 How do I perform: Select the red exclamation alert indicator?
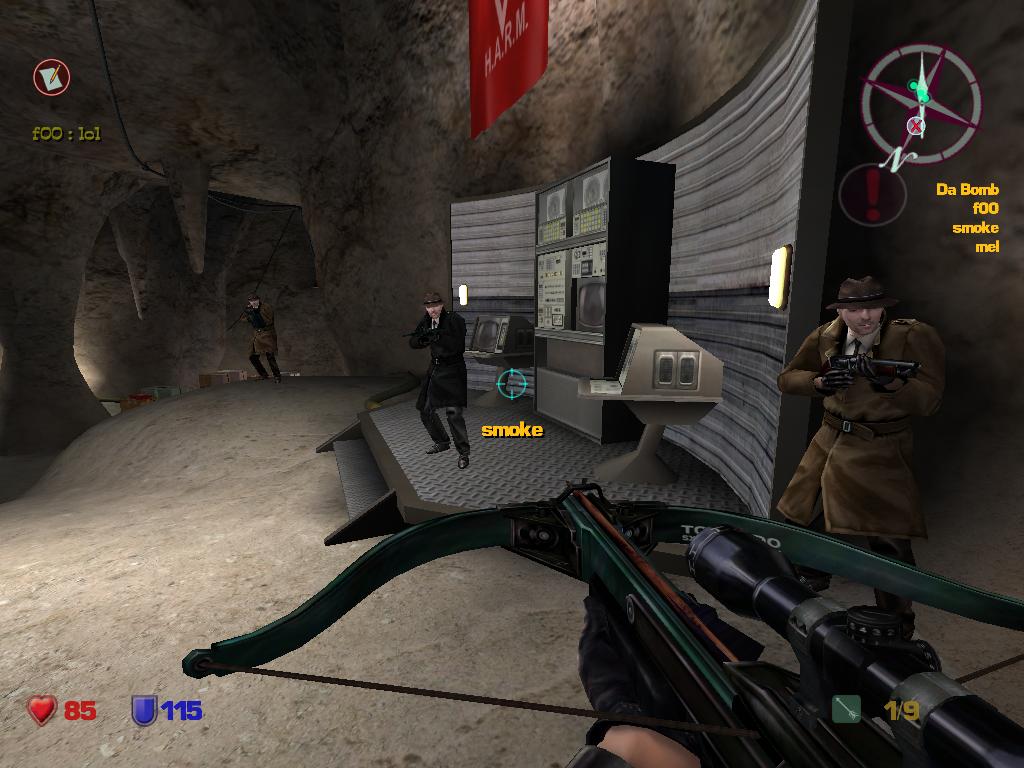[872, 193]
